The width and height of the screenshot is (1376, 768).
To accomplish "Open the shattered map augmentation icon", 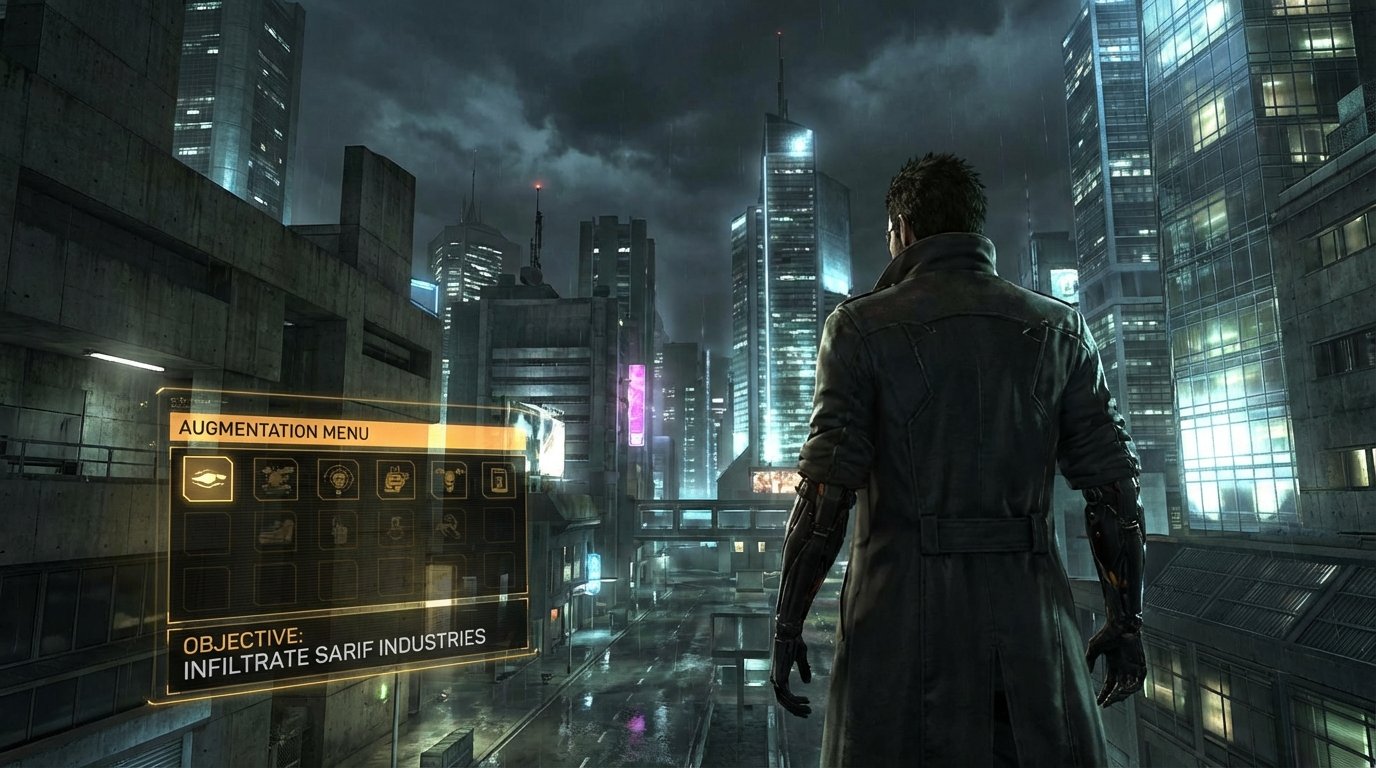I will click(275, 478).
